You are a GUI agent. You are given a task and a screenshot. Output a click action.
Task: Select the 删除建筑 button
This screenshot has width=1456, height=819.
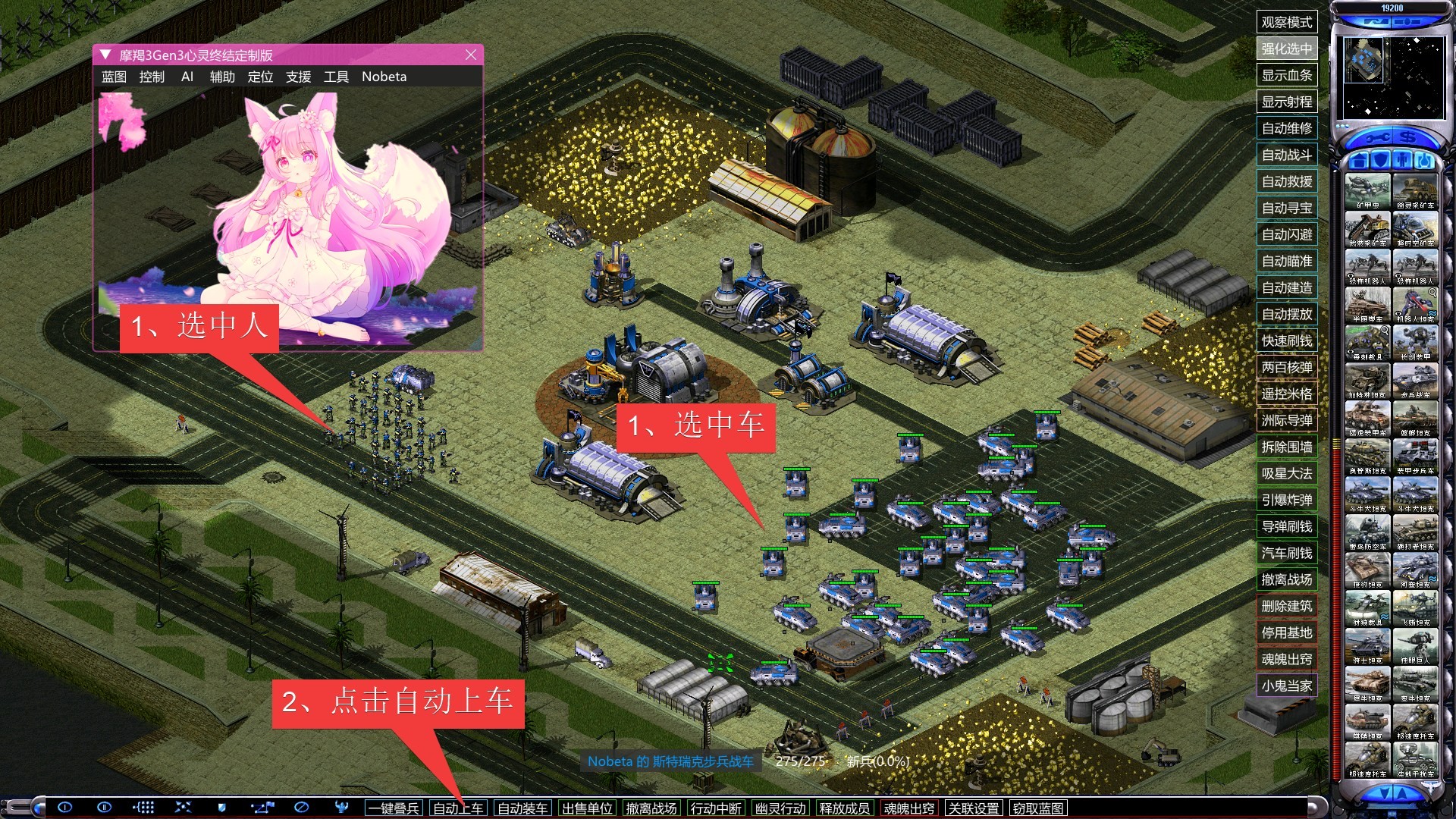pos(1286,606)
